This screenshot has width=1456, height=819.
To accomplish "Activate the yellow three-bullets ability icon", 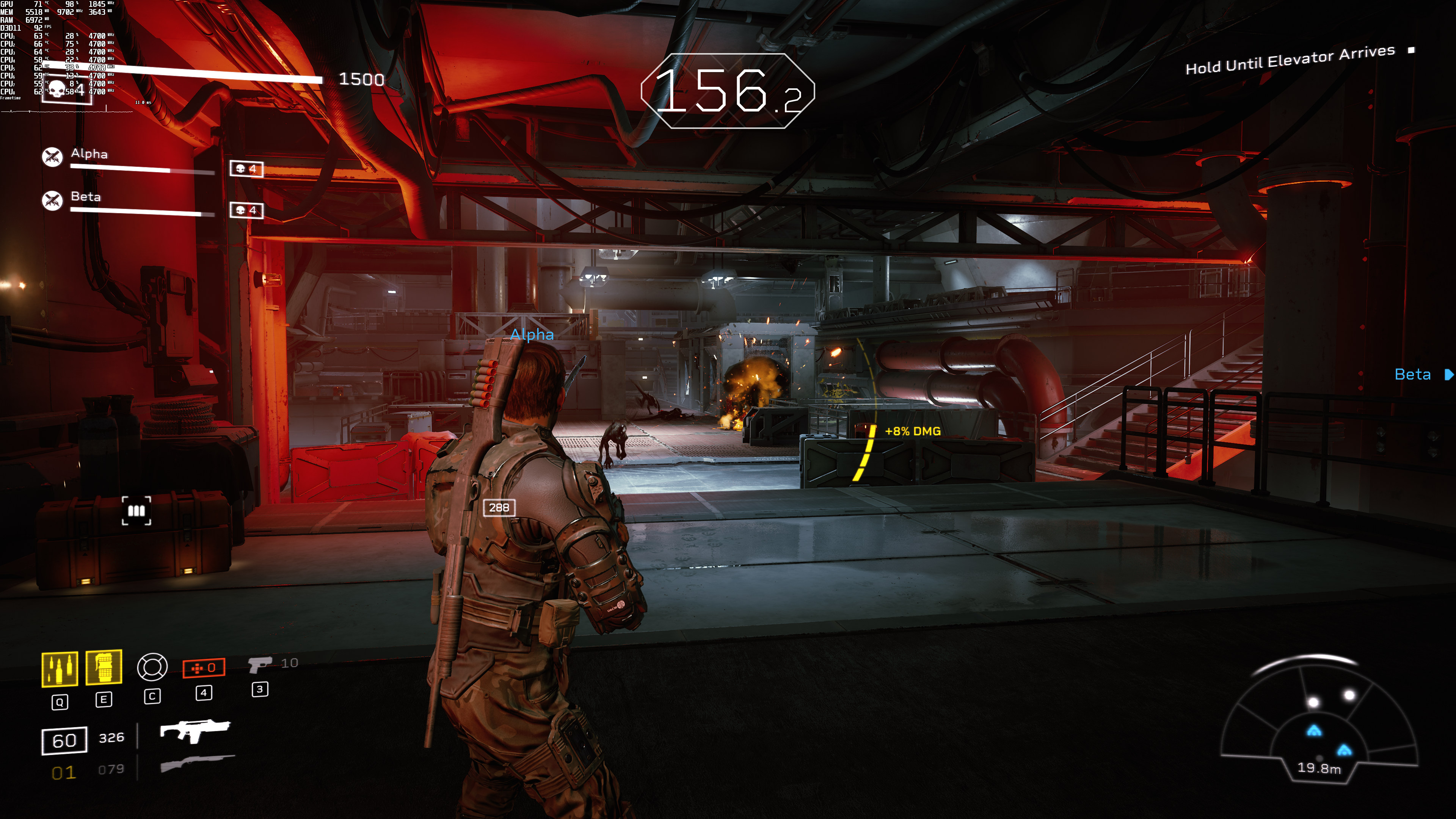I will pyautogui.click(x=60, y=669).
